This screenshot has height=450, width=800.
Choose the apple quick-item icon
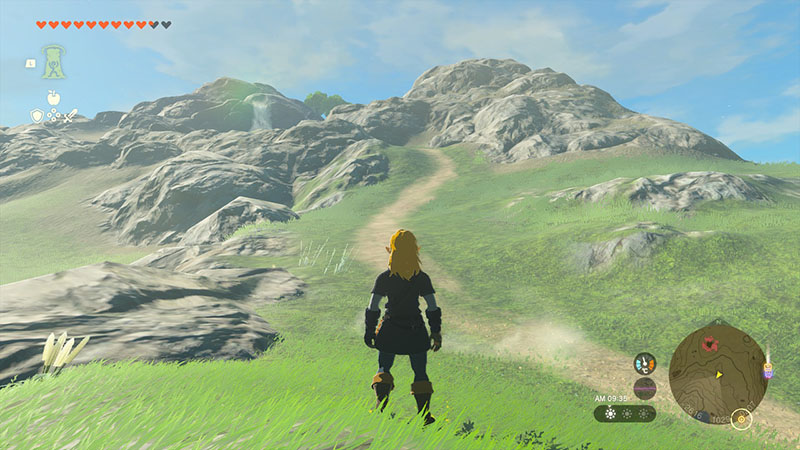pos(52,98)
